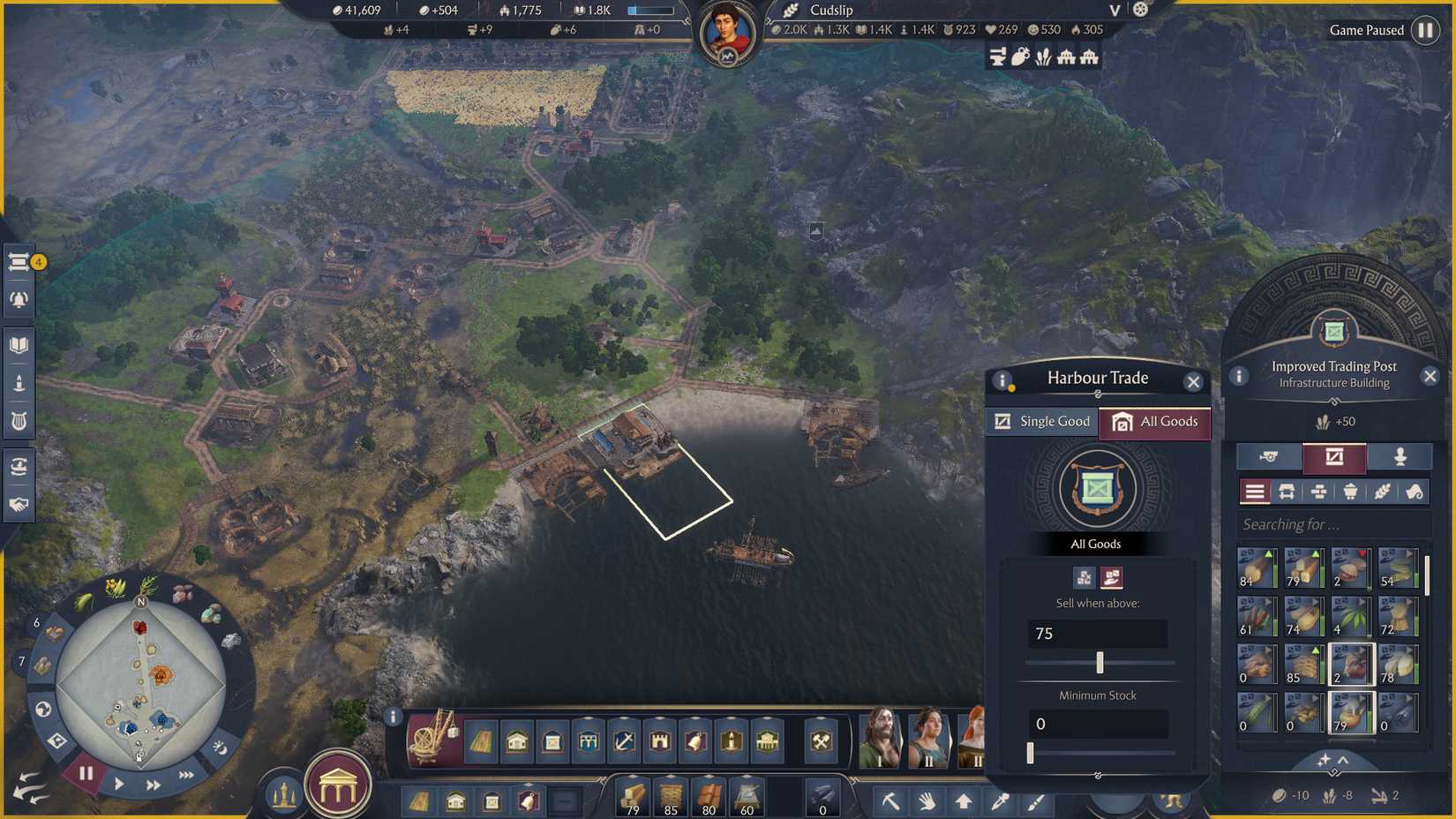Open the notifications bell in the left sidebar
Screen dimensions: 1456x819
[x=19, y=298]
